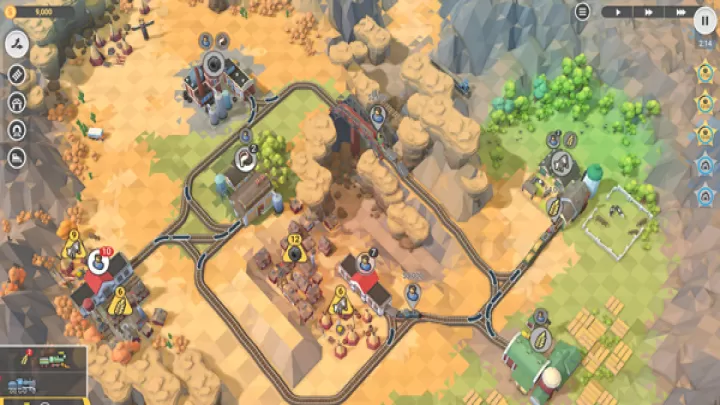Click the round pause button
The width and height of the screenshot is (720, 405).
tap(705, 20)
